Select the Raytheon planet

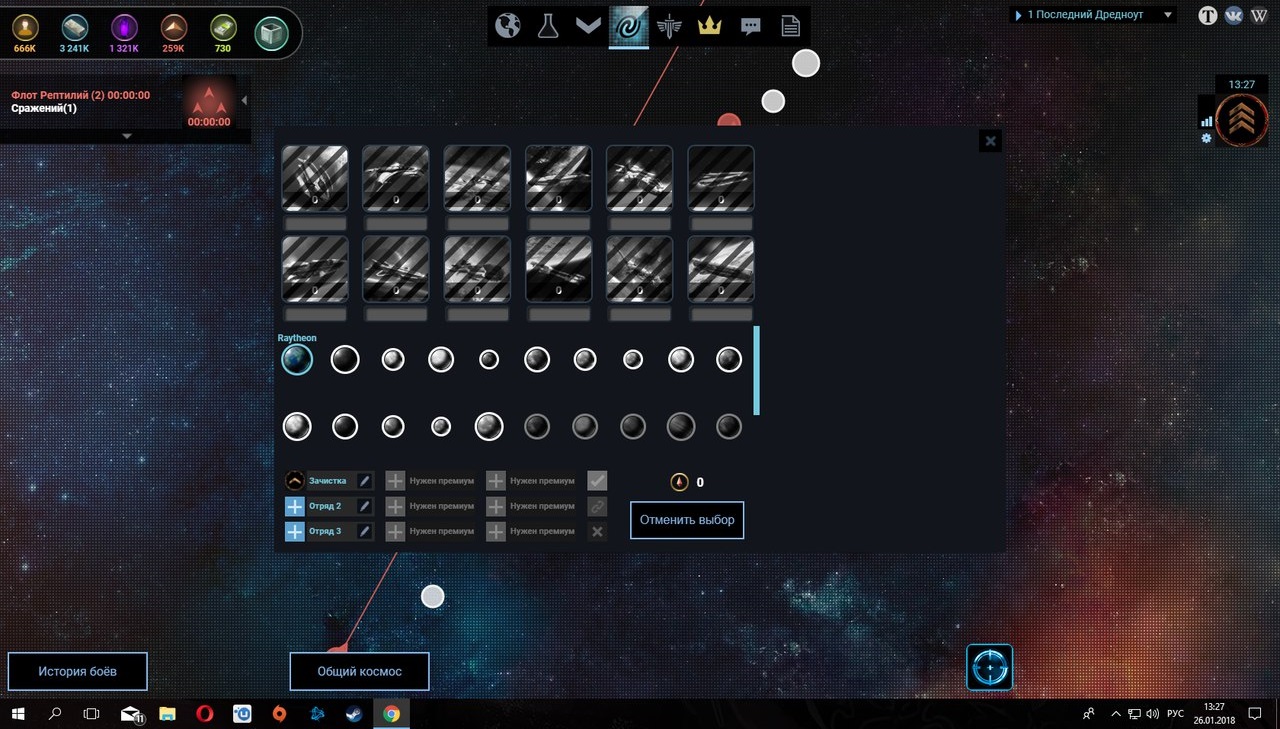point(297,360)
